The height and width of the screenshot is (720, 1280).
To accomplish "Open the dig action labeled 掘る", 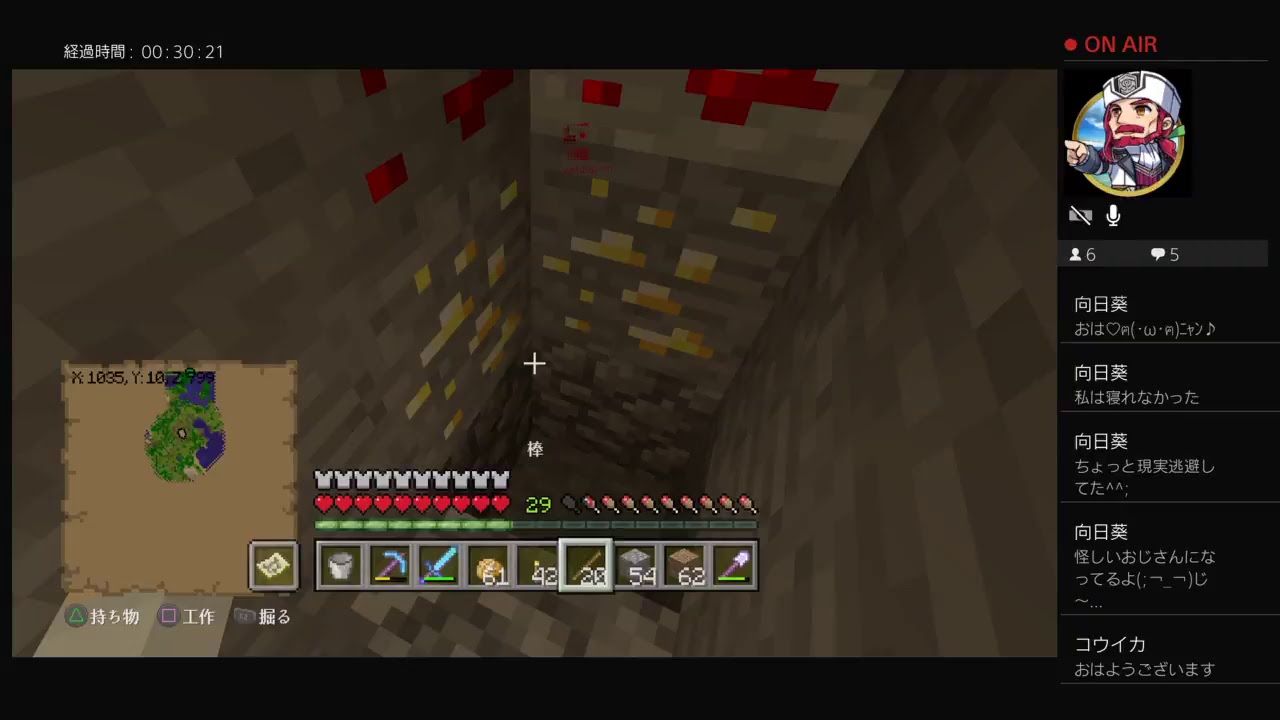I will coord(262,616).
